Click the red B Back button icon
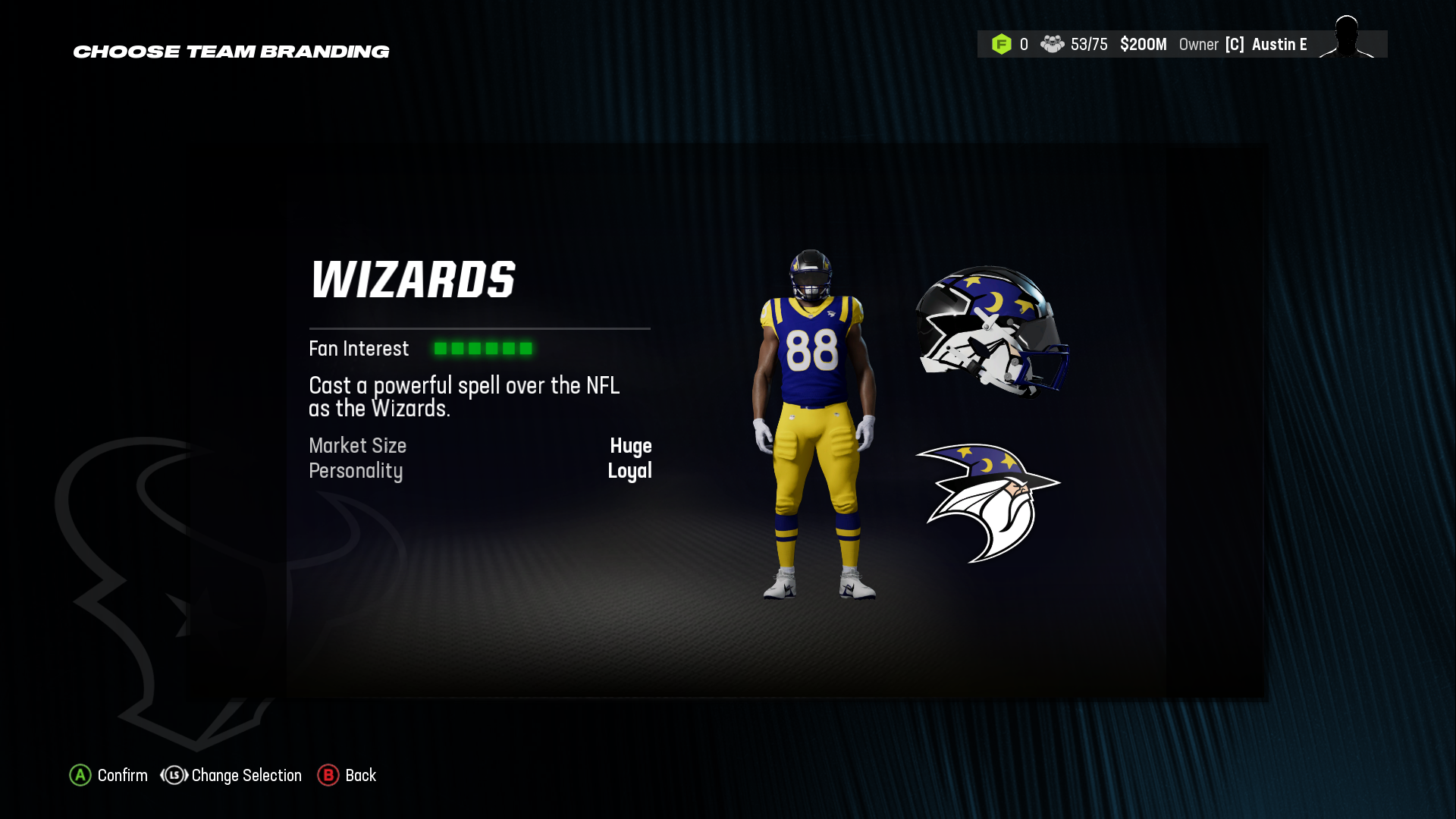Viewport: 1456px width, 819px height. pos(328,776)
